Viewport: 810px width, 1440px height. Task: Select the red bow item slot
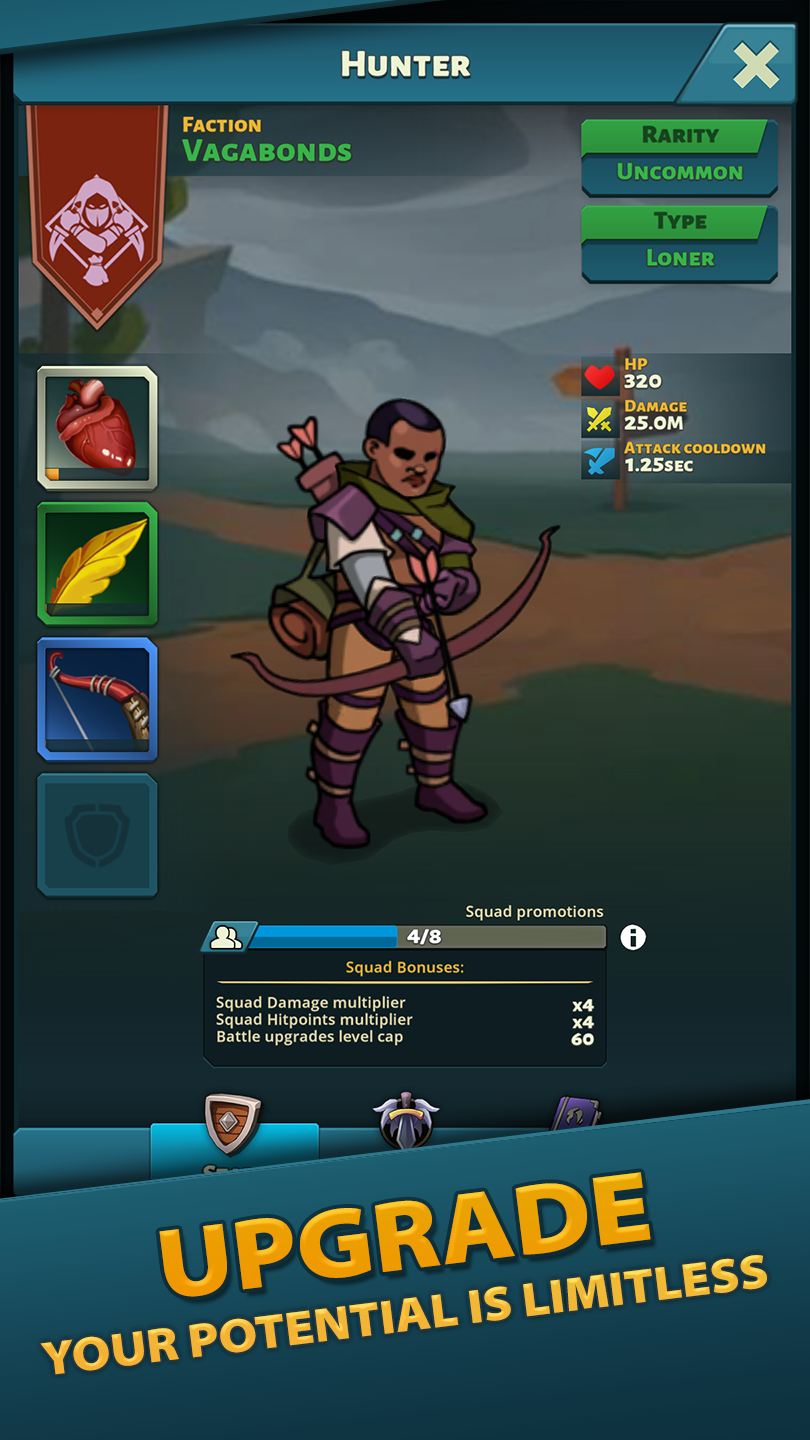click(97, 699)
